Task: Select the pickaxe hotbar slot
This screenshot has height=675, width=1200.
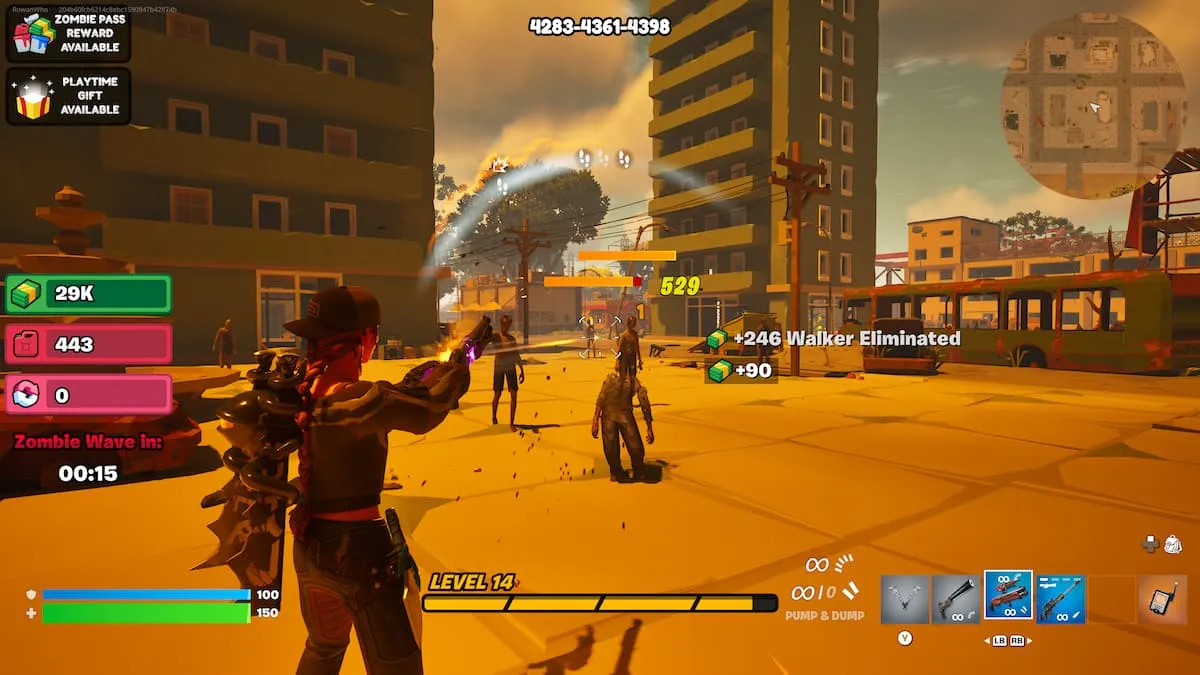Action: (x=905, y=599)
